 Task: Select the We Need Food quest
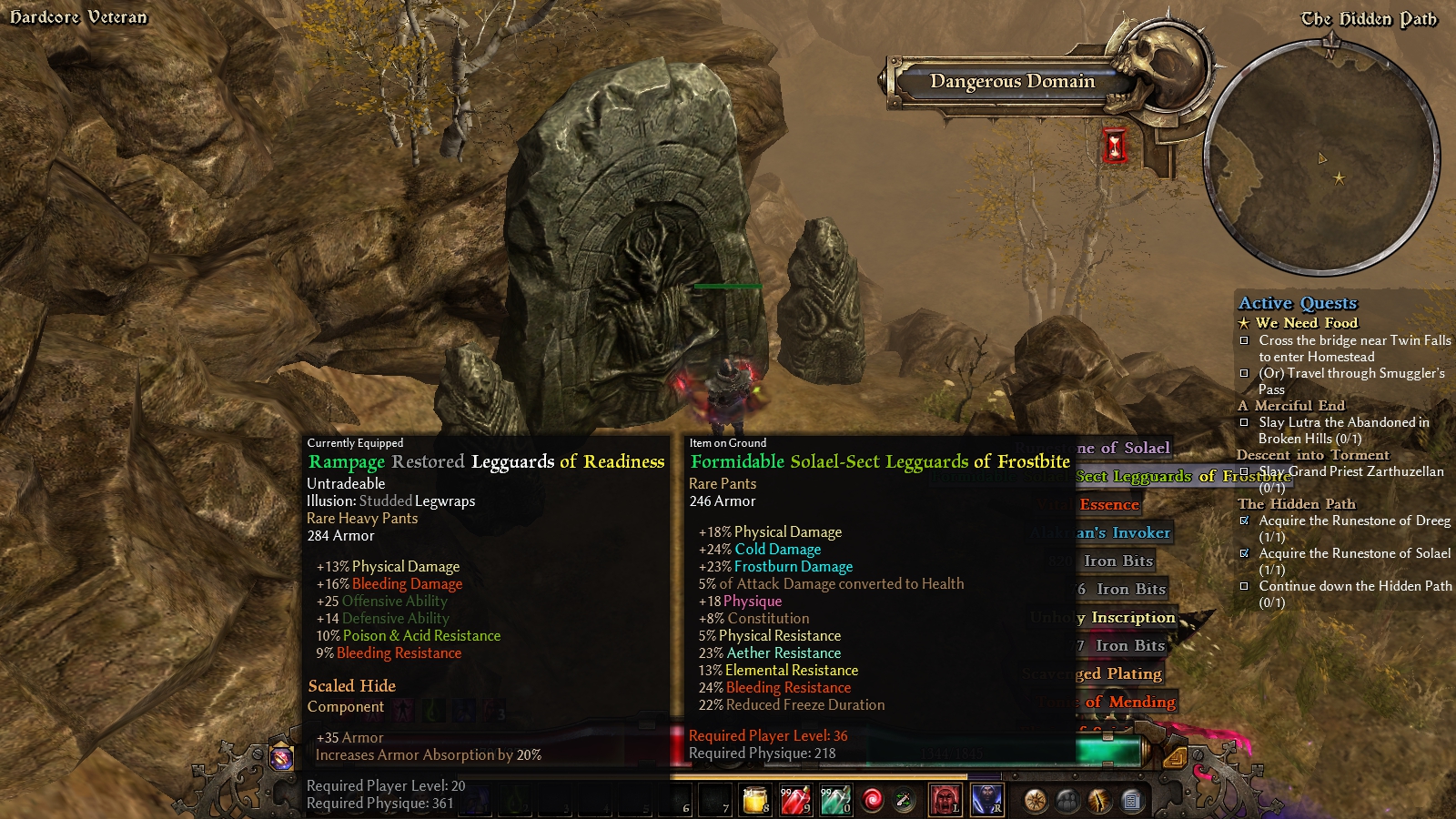point(1306,323)
